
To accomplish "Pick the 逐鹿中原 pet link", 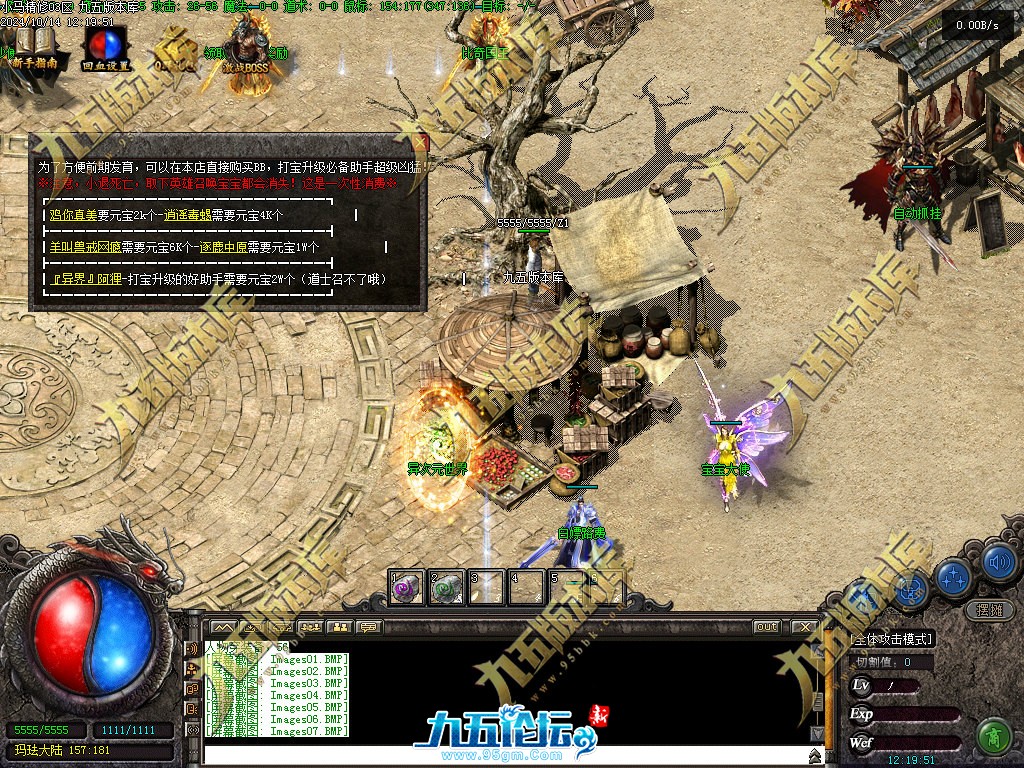I will point(223,247).
